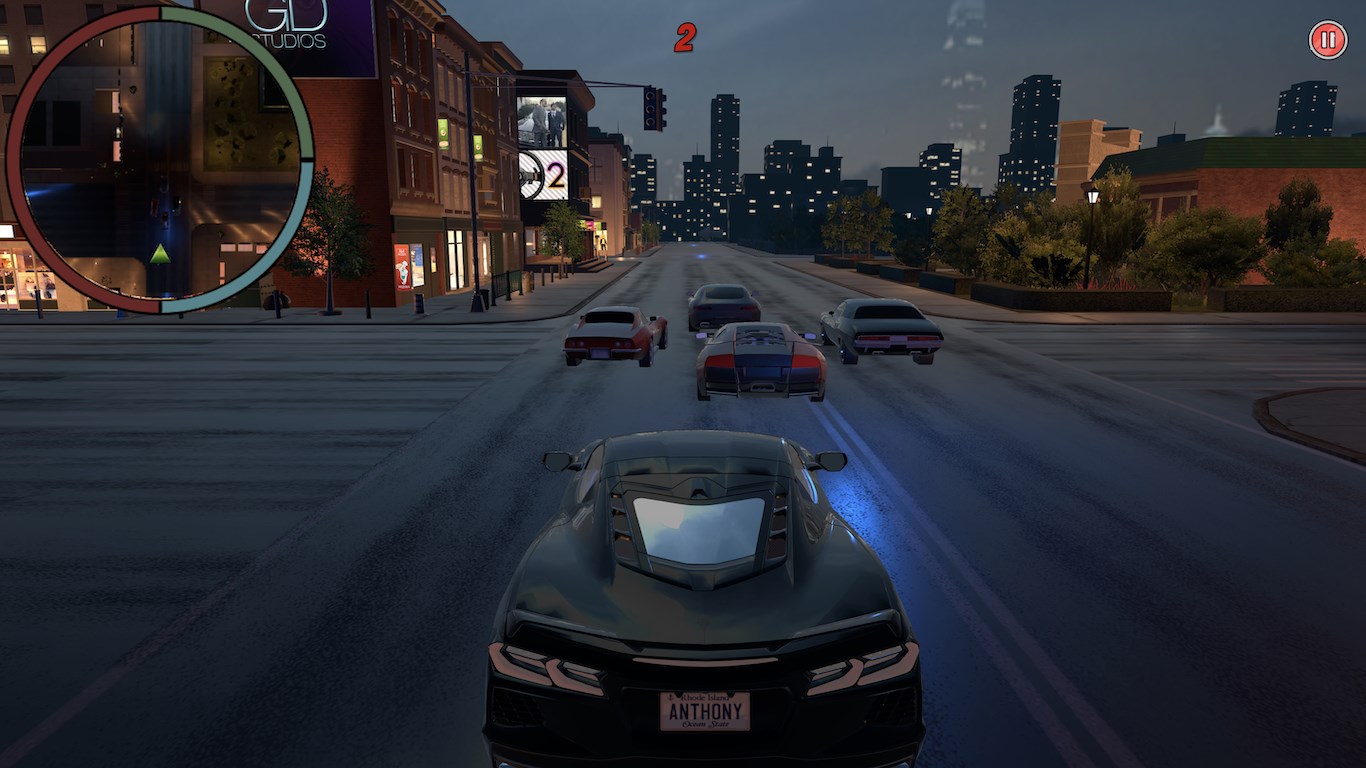The image size is (1366, 768).
Task: Click the circular minimap
Action: [x=160, y=160]
